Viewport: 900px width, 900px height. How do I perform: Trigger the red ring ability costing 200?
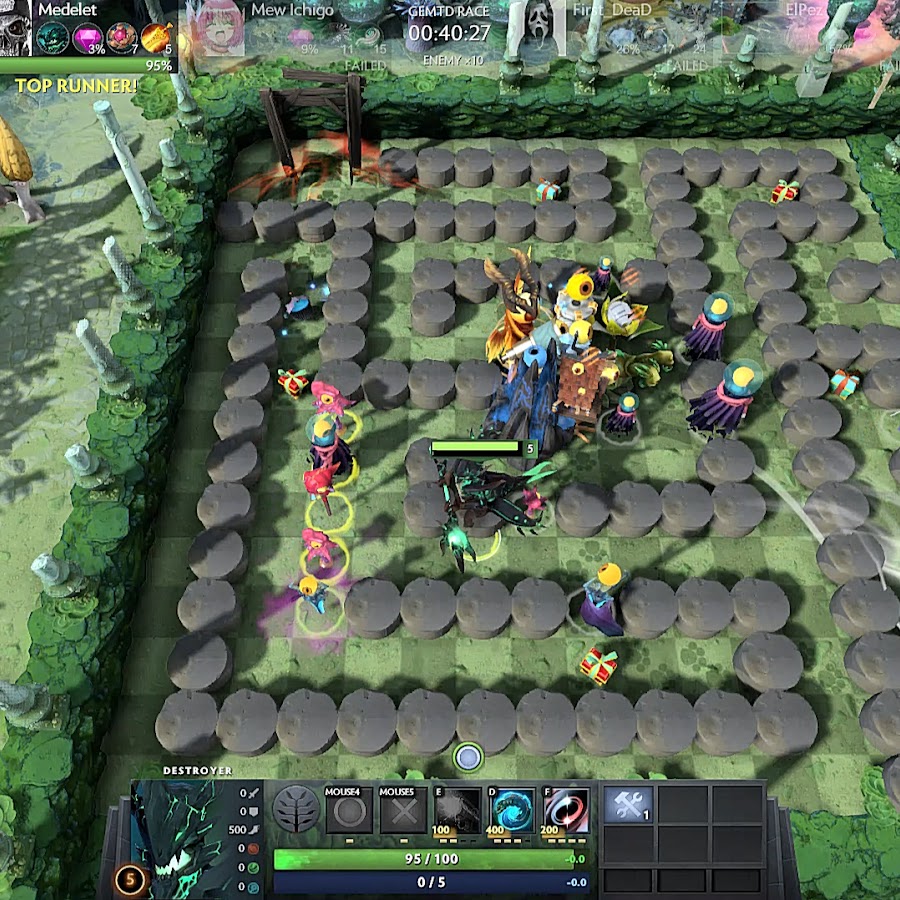point(567,810)
